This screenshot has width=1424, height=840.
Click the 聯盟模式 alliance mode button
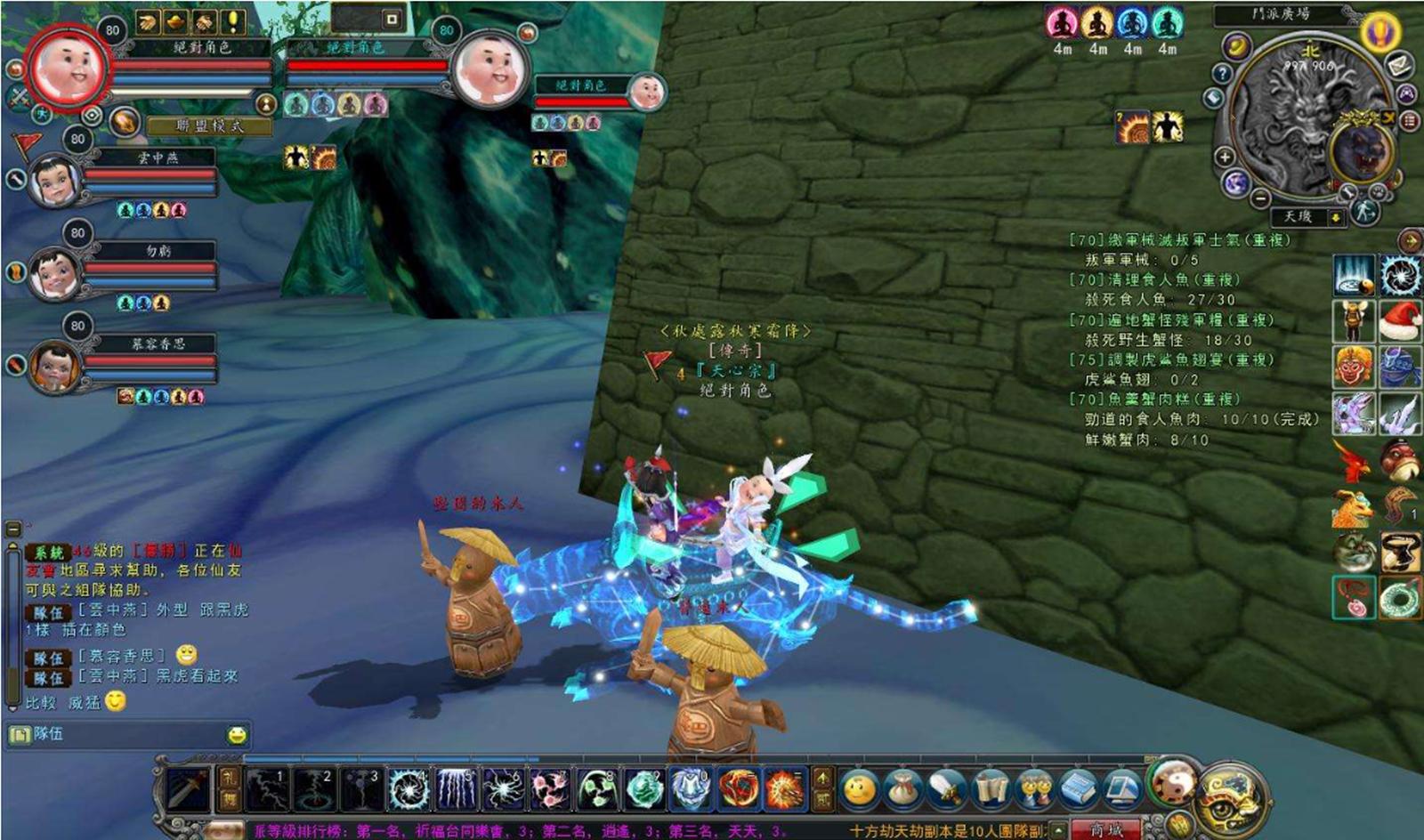(x=209, y=126)
